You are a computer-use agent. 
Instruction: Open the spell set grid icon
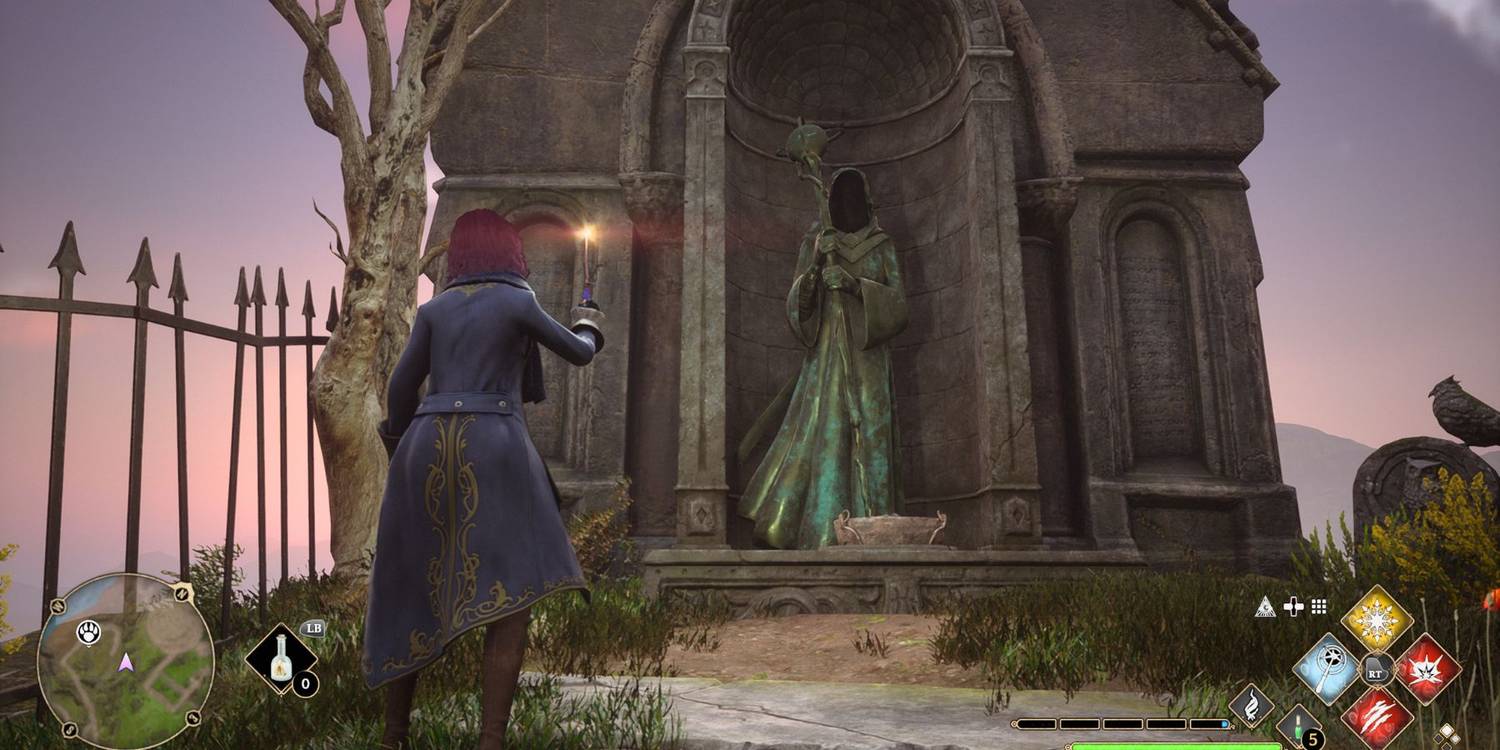pos(1318,607)
